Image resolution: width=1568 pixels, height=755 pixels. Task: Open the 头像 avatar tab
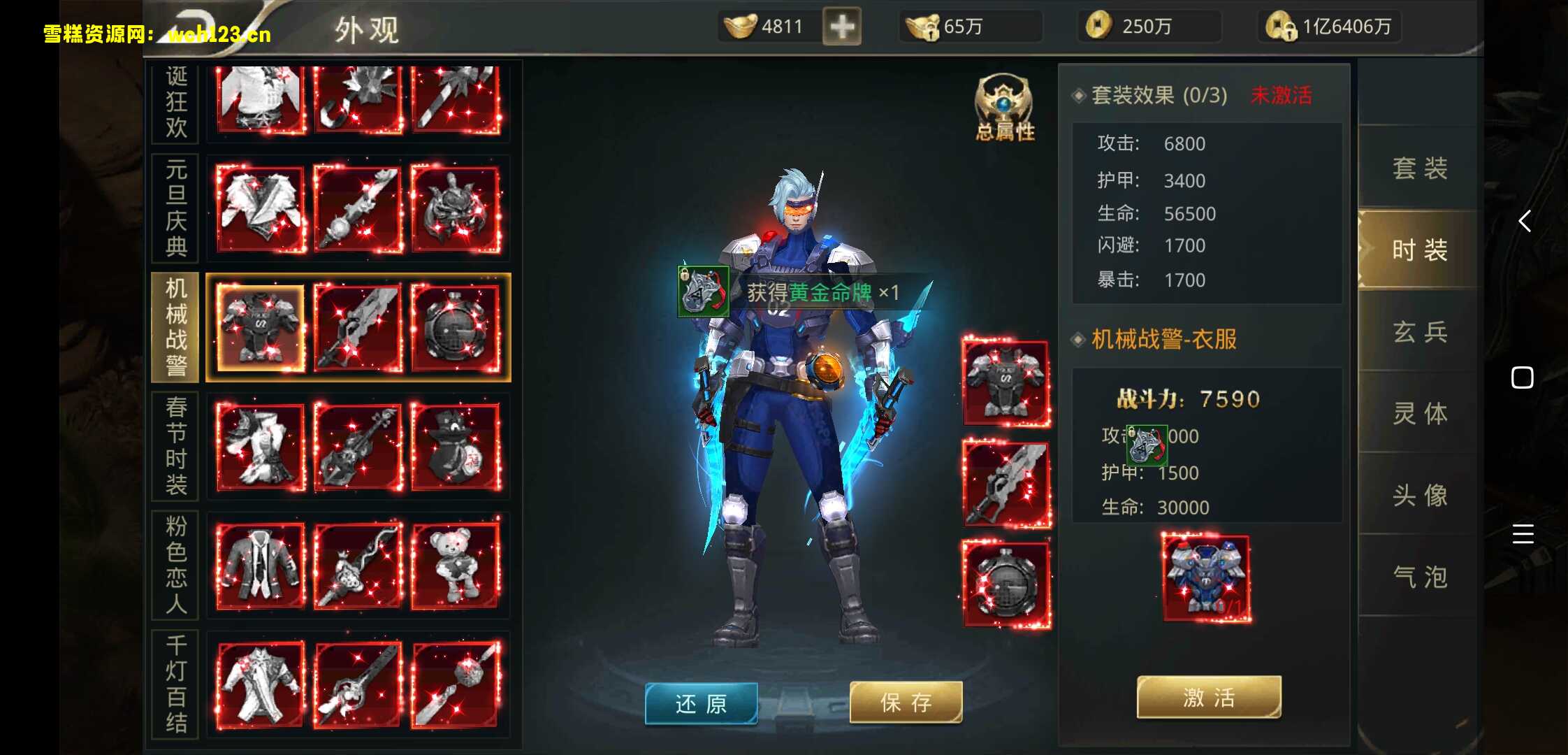click(x=1419, y=495)
